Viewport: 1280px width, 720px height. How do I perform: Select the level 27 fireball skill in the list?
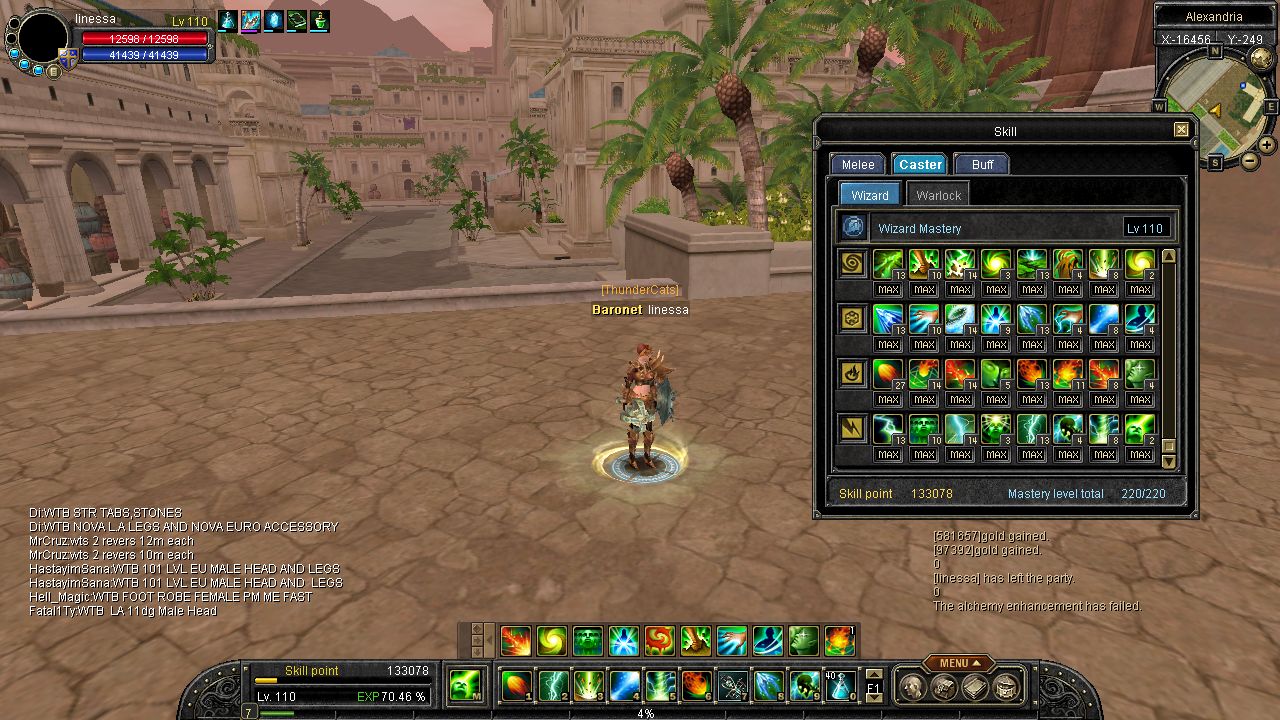(x=888, y=374)
